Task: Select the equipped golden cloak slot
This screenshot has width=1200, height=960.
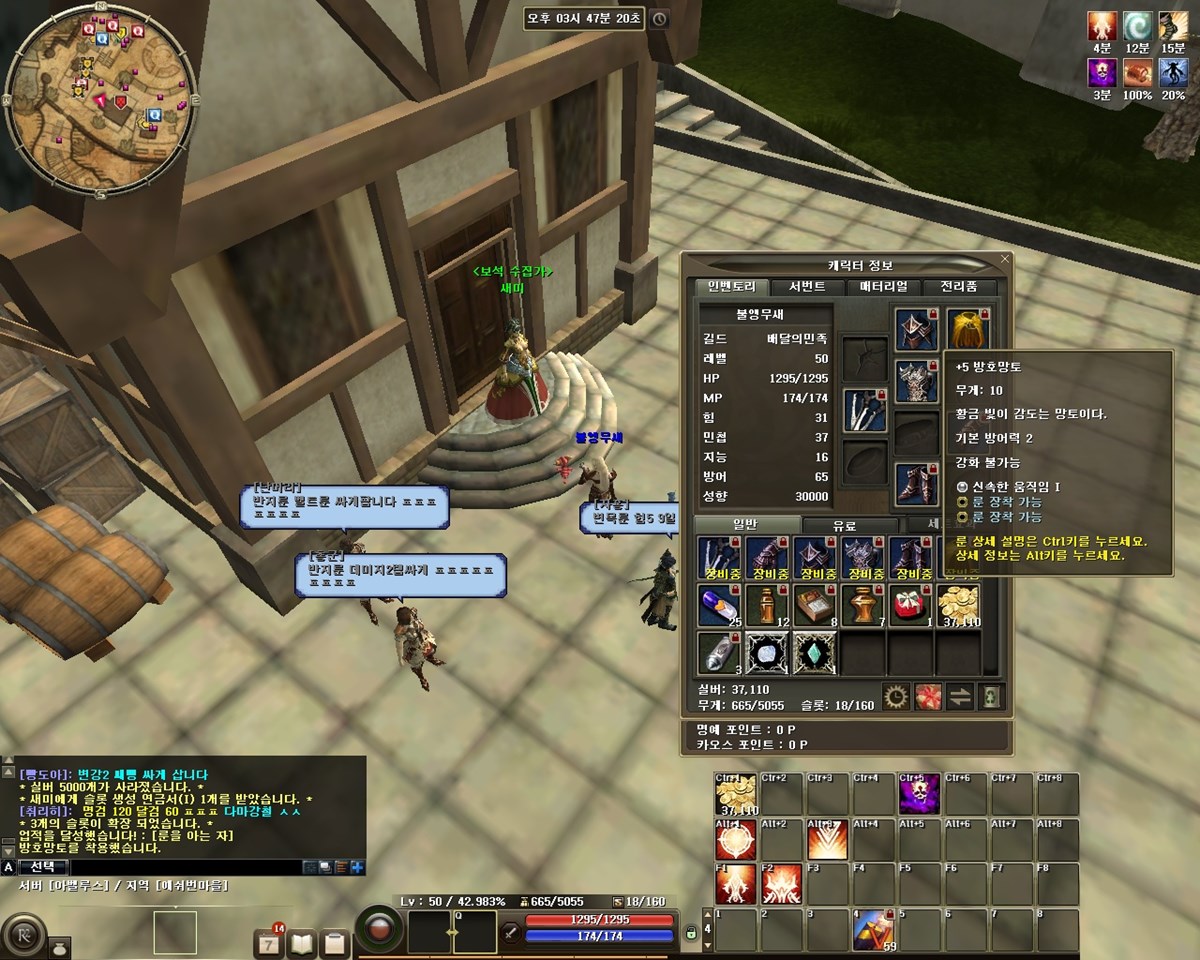Action: (x=967, y=328)
